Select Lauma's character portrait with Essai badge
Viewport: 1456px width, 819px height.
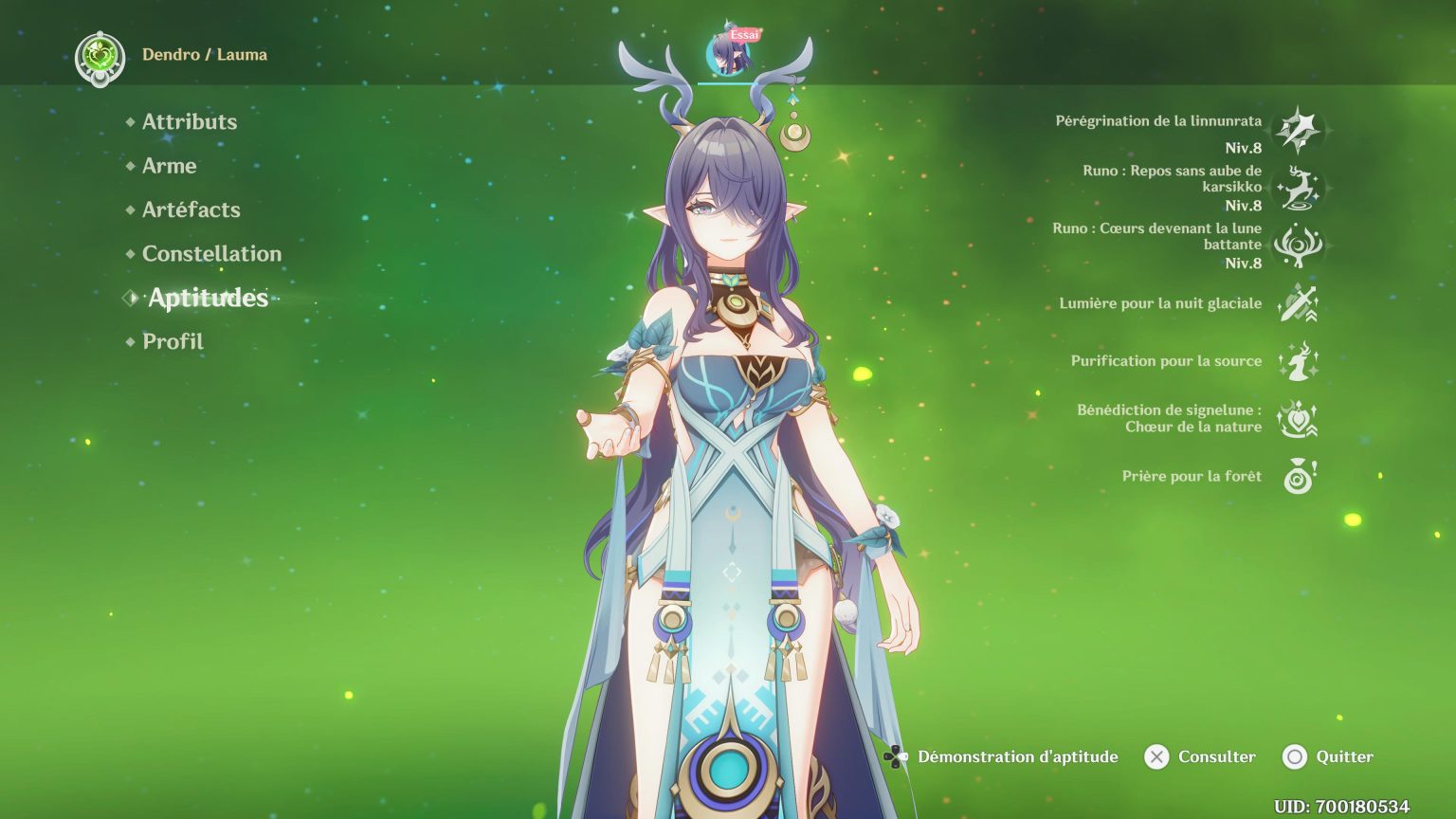click(x=727, y=52)
